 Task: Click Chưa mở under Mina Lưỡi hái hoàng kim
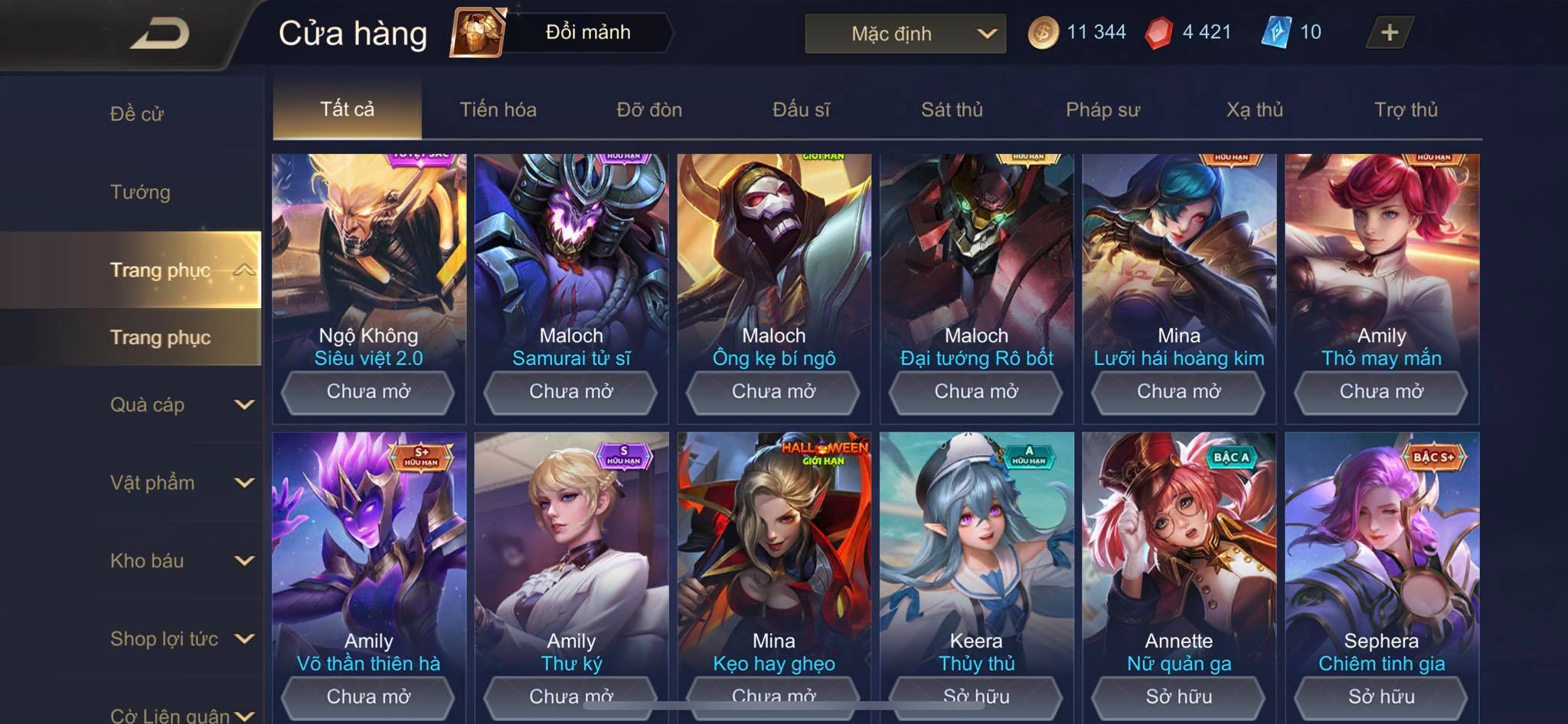(x=1178, y=392)
